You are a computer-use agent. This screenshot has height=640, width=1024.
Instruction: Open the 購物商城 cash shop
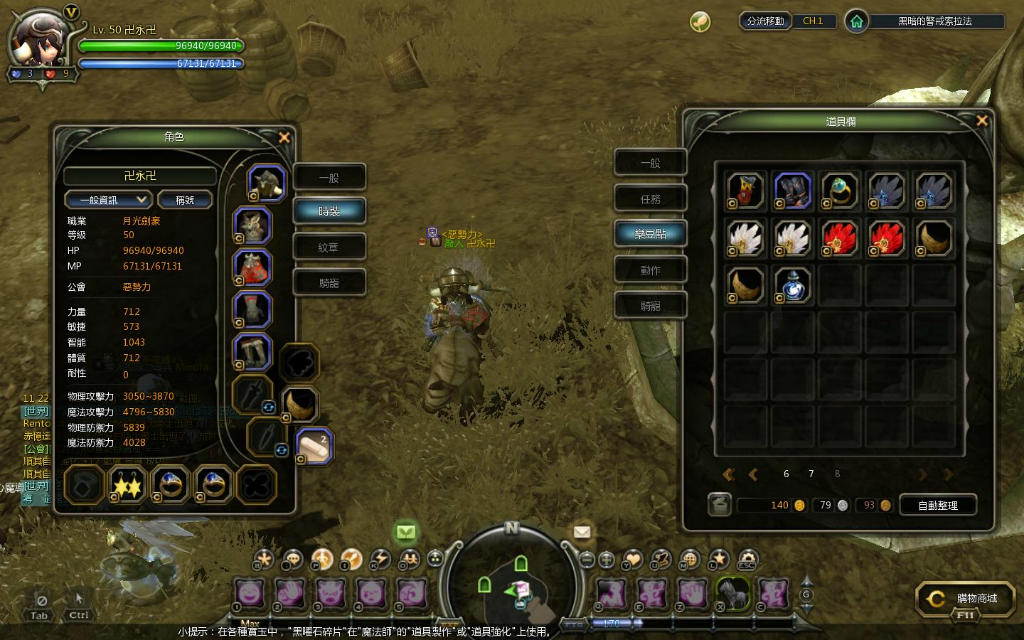[x=963, y=598]
